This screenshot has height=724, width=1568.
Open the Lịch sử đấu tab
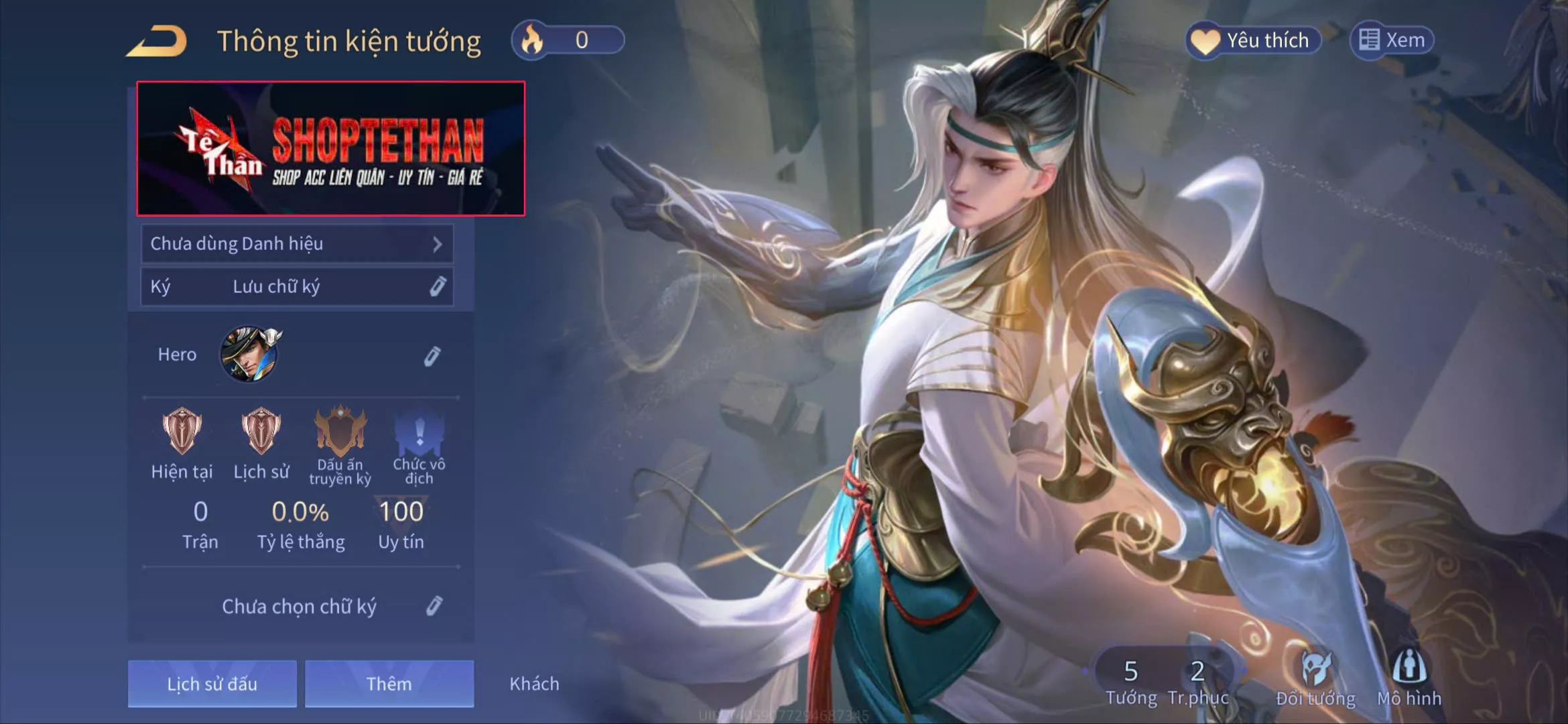[x=212, y=684]
